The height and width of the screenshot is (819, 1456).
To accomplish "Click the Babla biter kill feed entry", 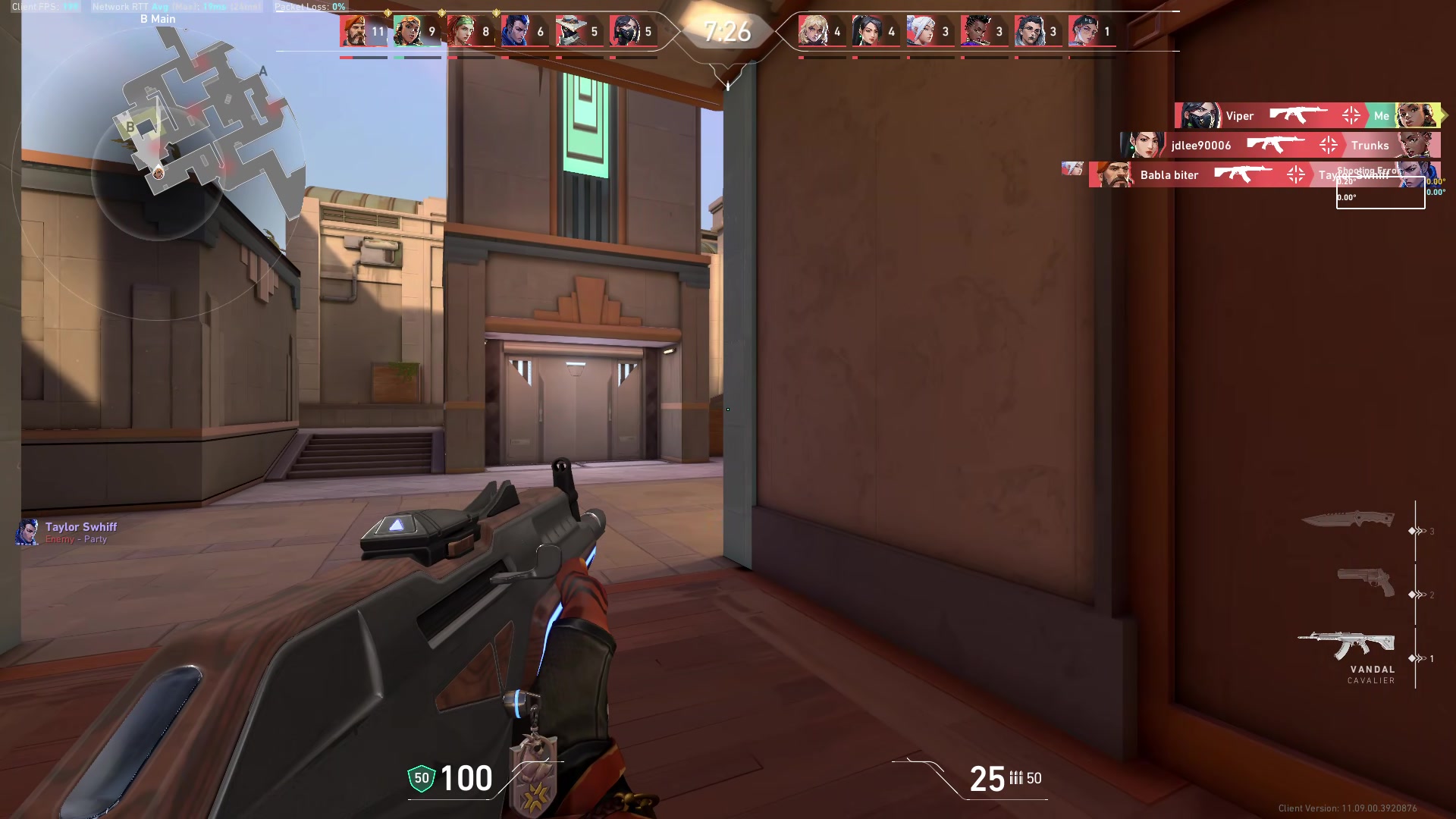I will [x=1169, y=174].
